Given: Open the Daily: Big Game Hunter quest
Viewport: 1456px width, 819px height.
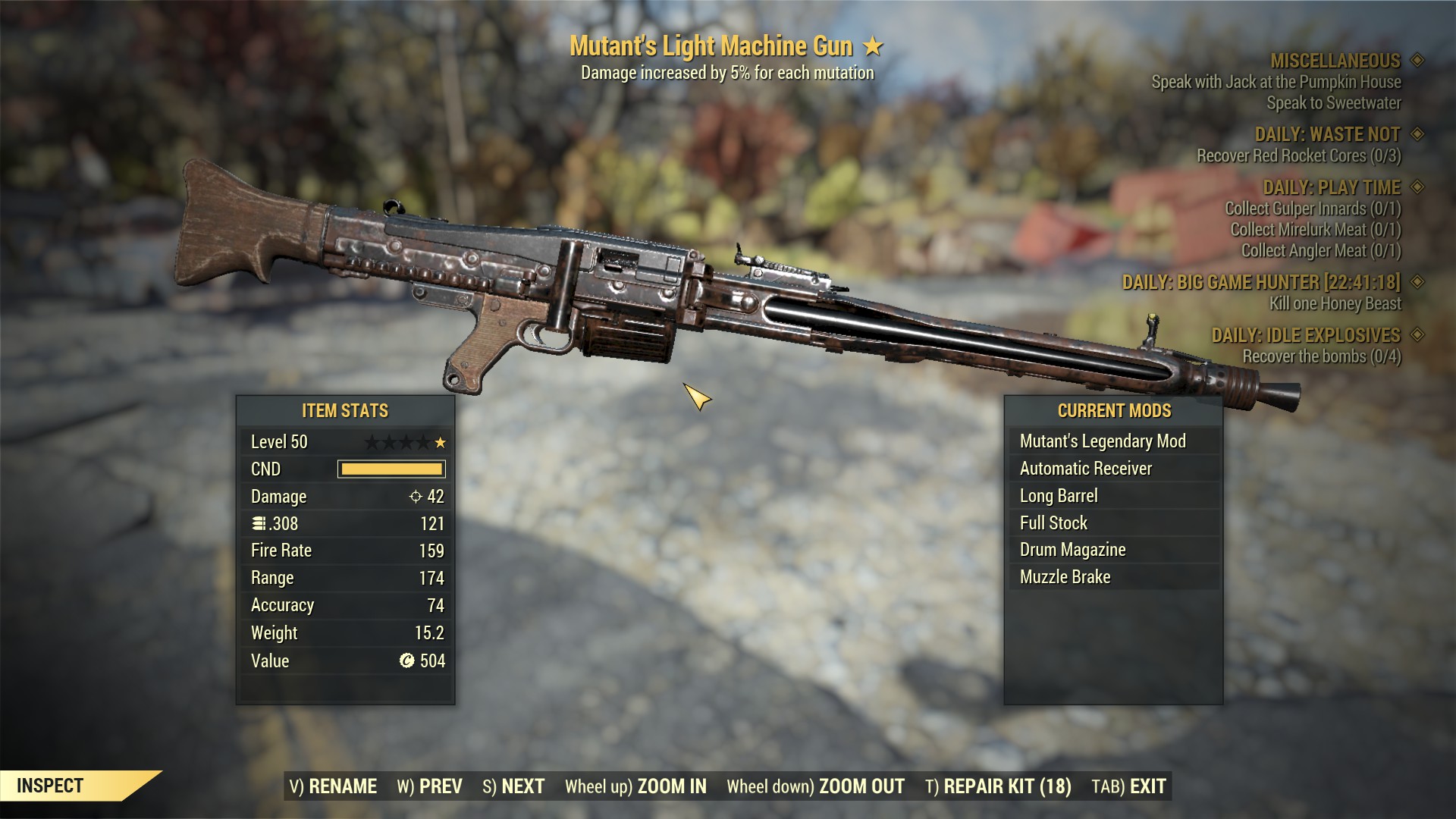Looking at the screenshot, I should [x=1261, y=282].
